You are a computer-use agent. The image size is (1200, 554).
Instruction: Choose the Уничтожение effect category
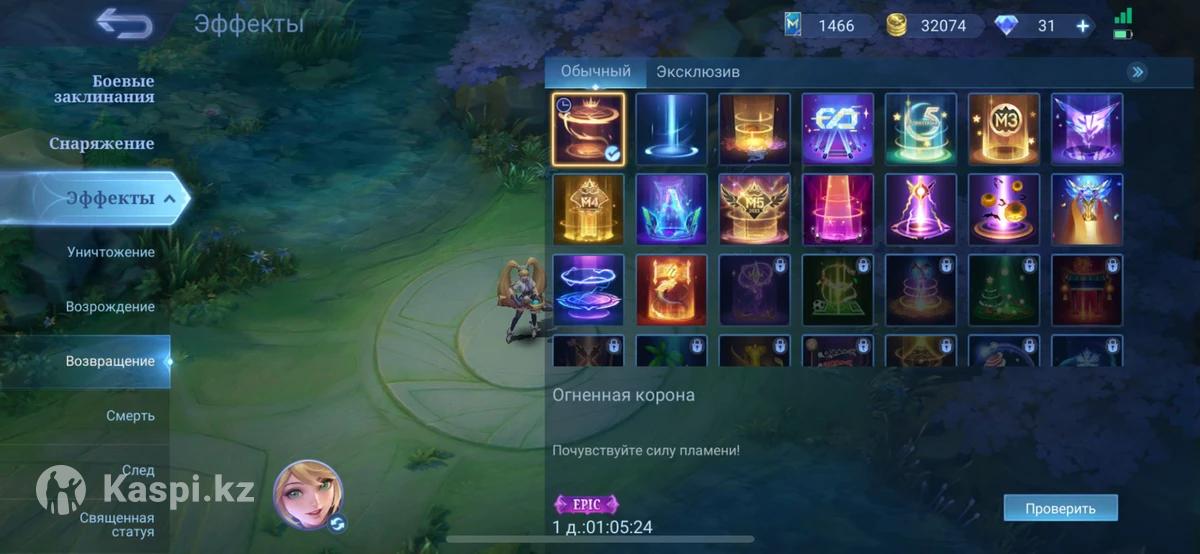pos(110,252)
